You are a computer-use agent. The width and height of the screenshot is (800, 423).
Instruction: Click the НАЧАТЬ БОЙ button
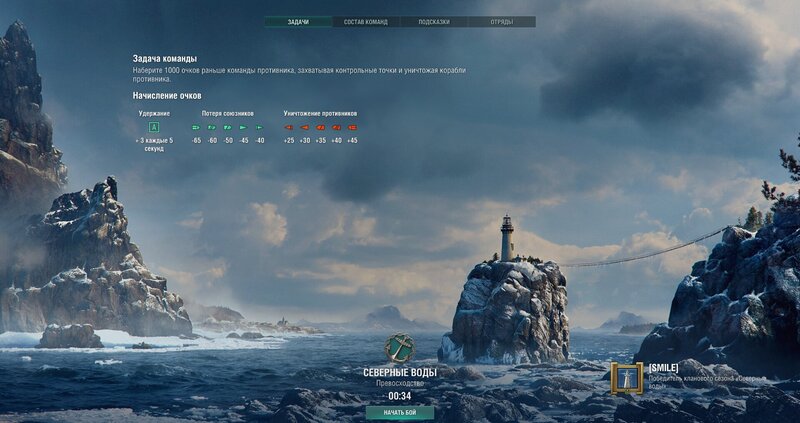[400, 412]
